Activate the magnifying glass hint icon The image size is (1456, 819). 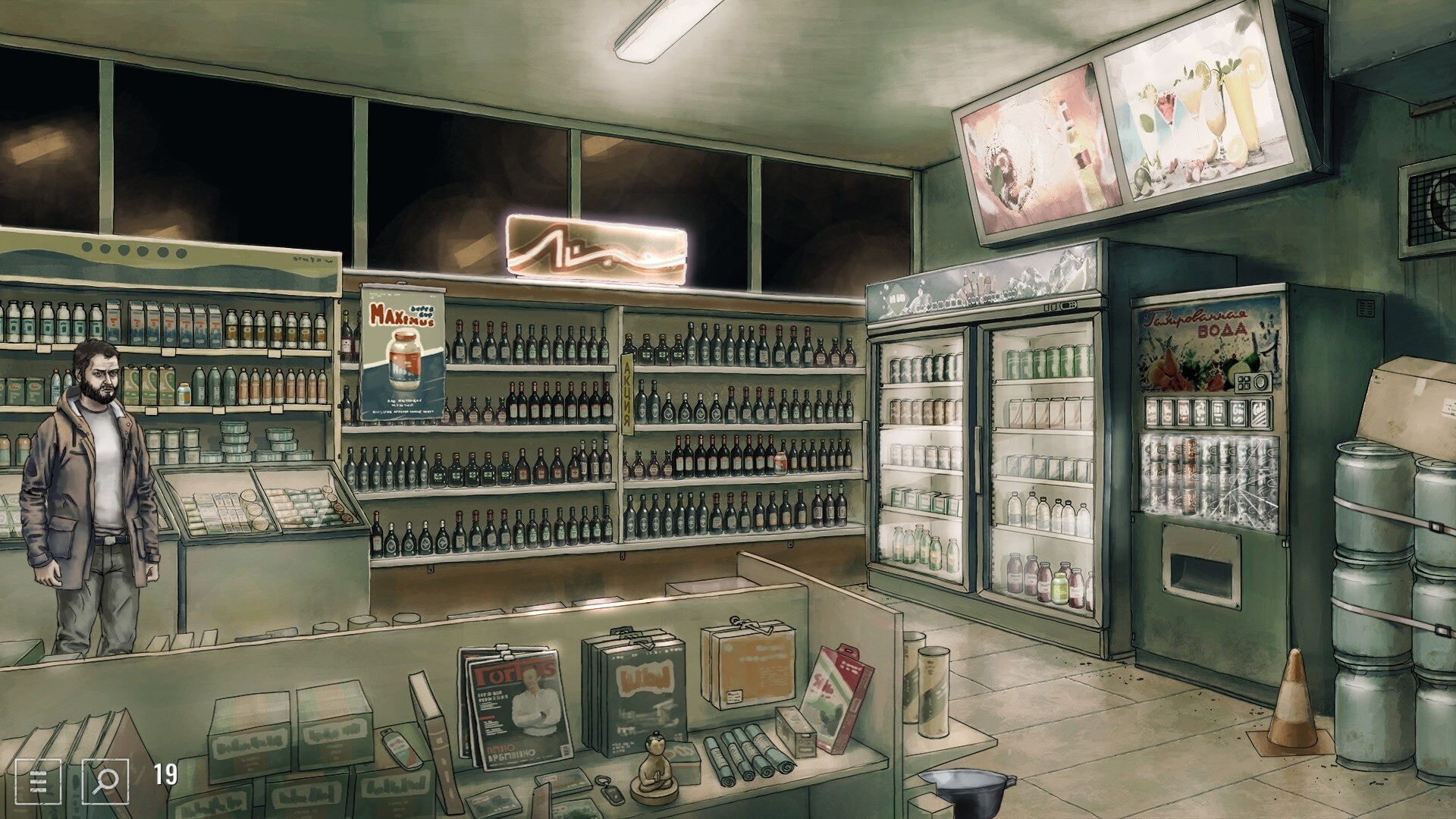point(105,780)
